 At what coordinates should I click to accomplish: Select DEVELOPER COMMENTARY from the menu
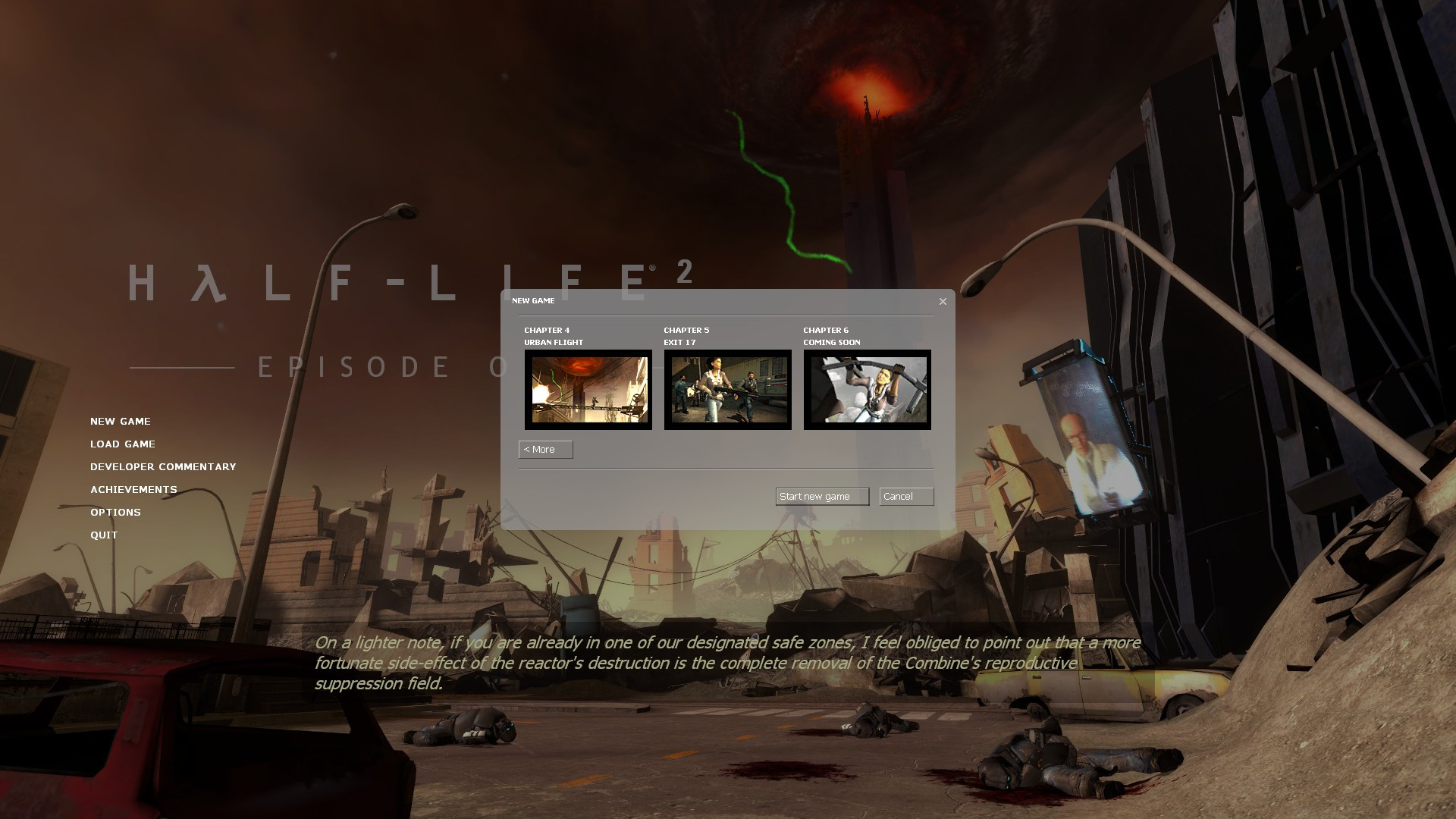[x=162, y=466]
